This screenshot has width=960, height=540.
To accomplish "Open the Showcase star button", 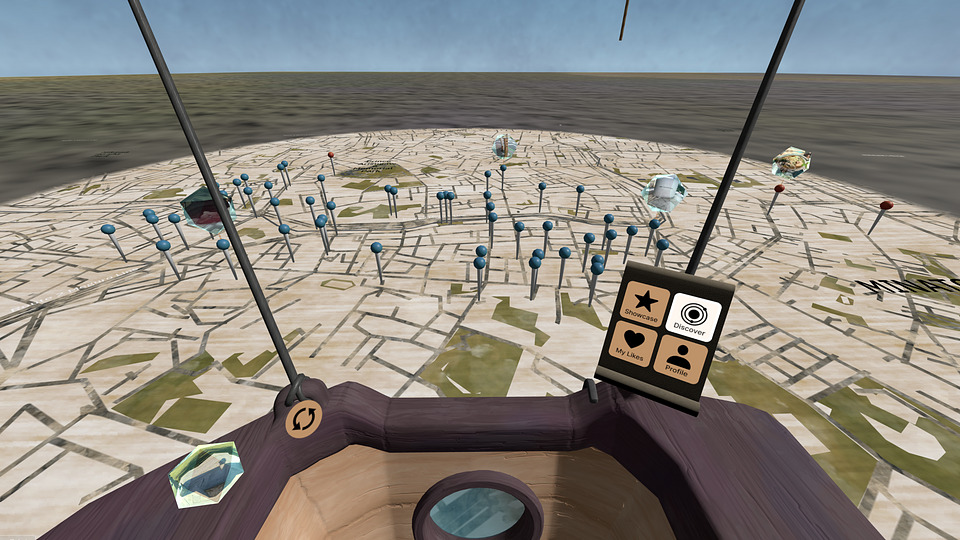I will [644, 302].
